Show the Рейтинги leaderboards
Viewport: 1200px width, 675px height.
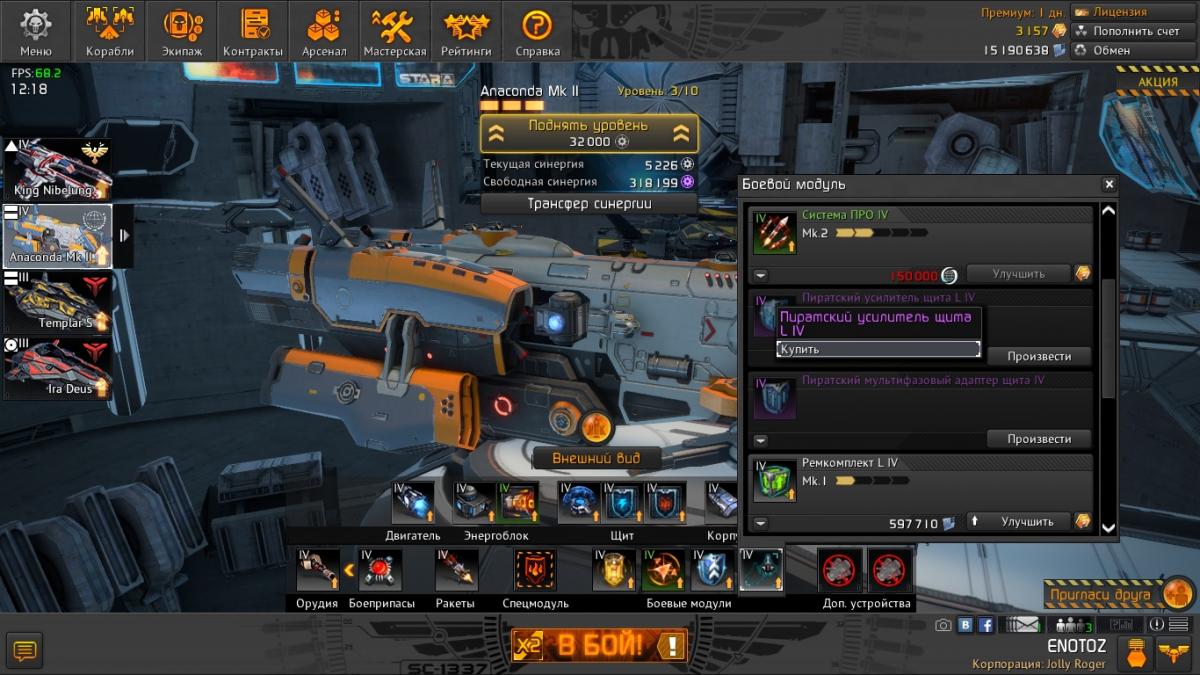466,32
